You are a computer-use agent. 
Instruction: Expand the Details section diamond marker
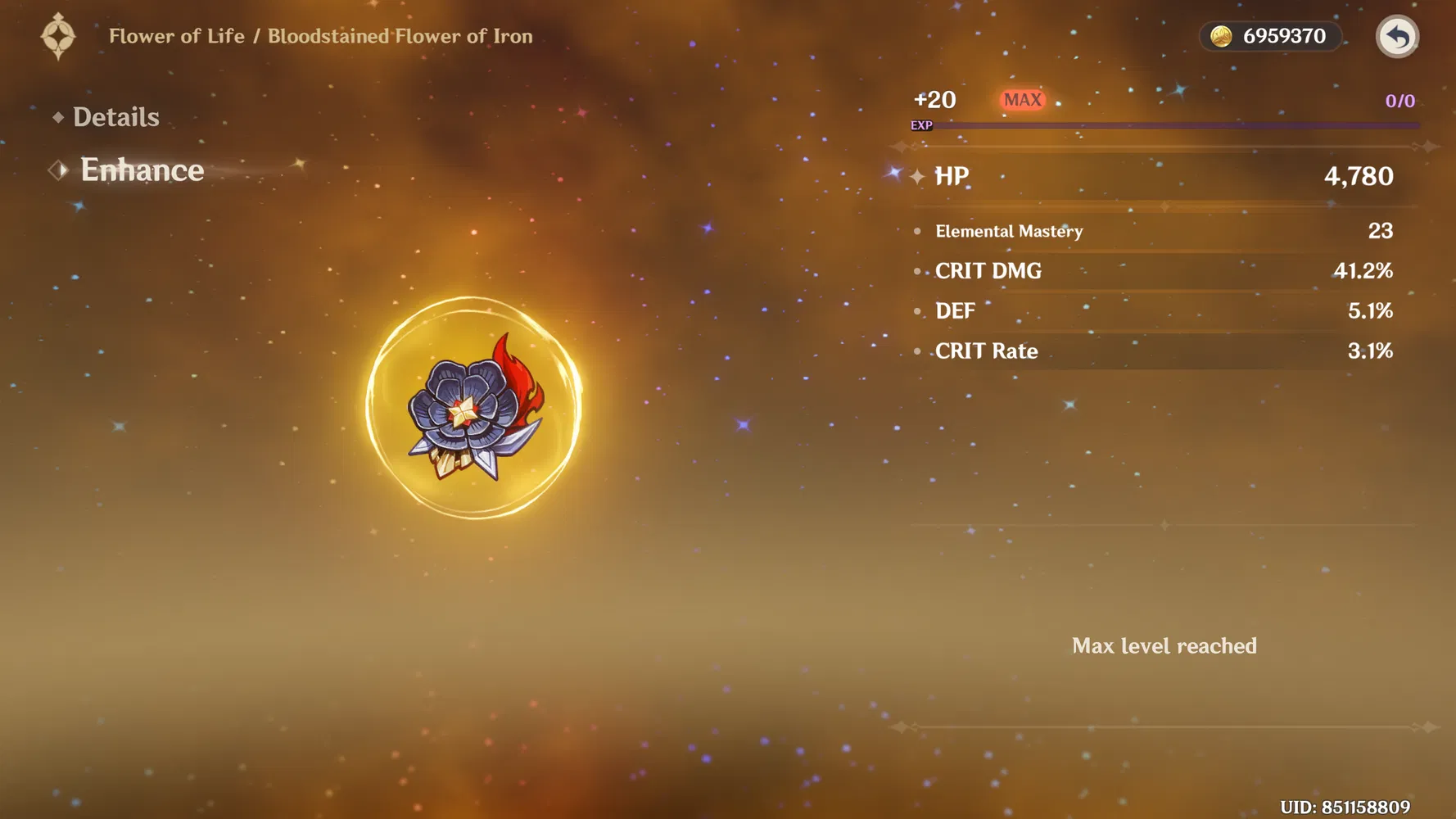pos(57,116)
